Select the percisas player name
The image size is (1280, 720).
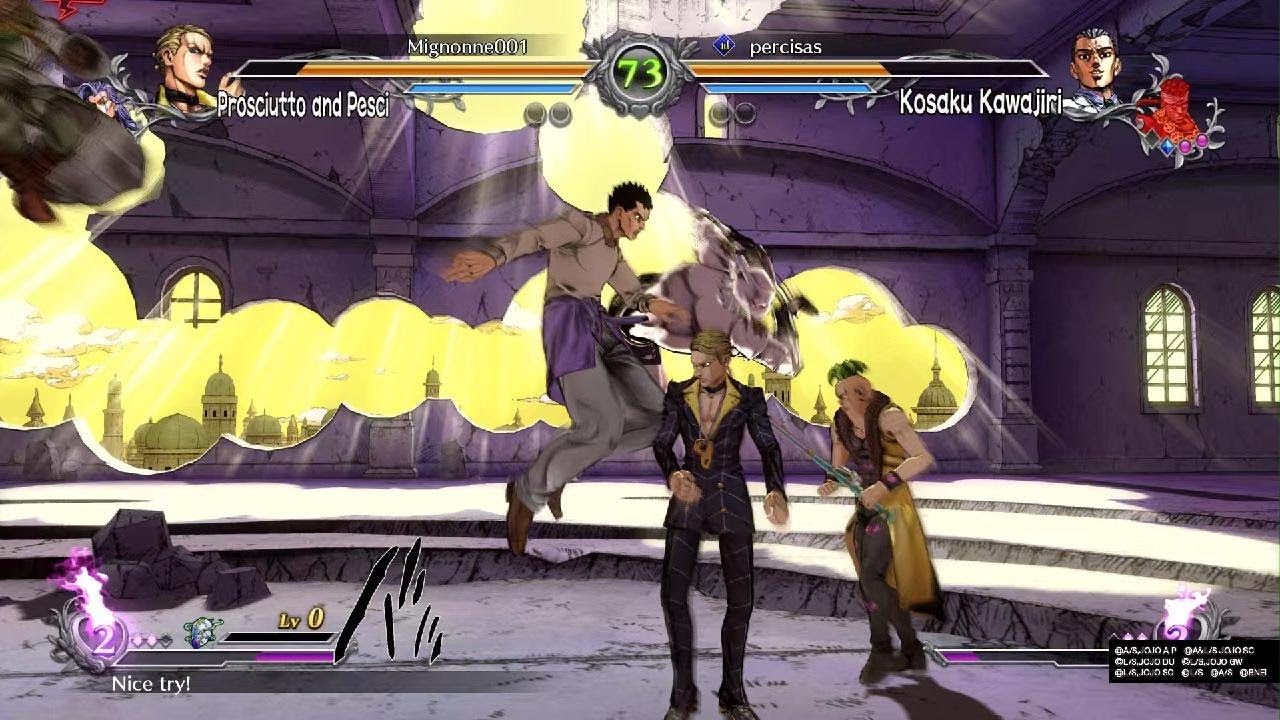pos(785,47)
